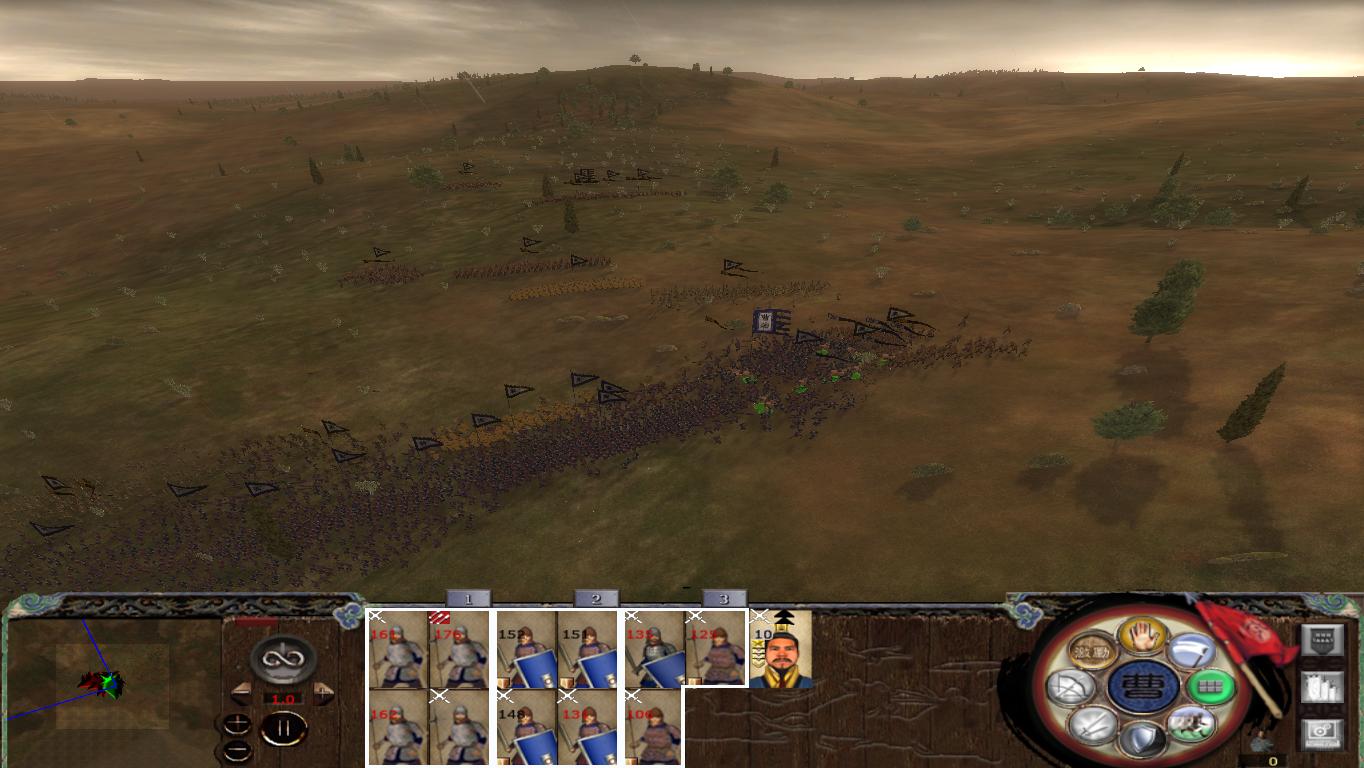This screenshot has height=768, width=1364.
Task: Open the army composition panel icon on right
Action: pos(1322,687)
